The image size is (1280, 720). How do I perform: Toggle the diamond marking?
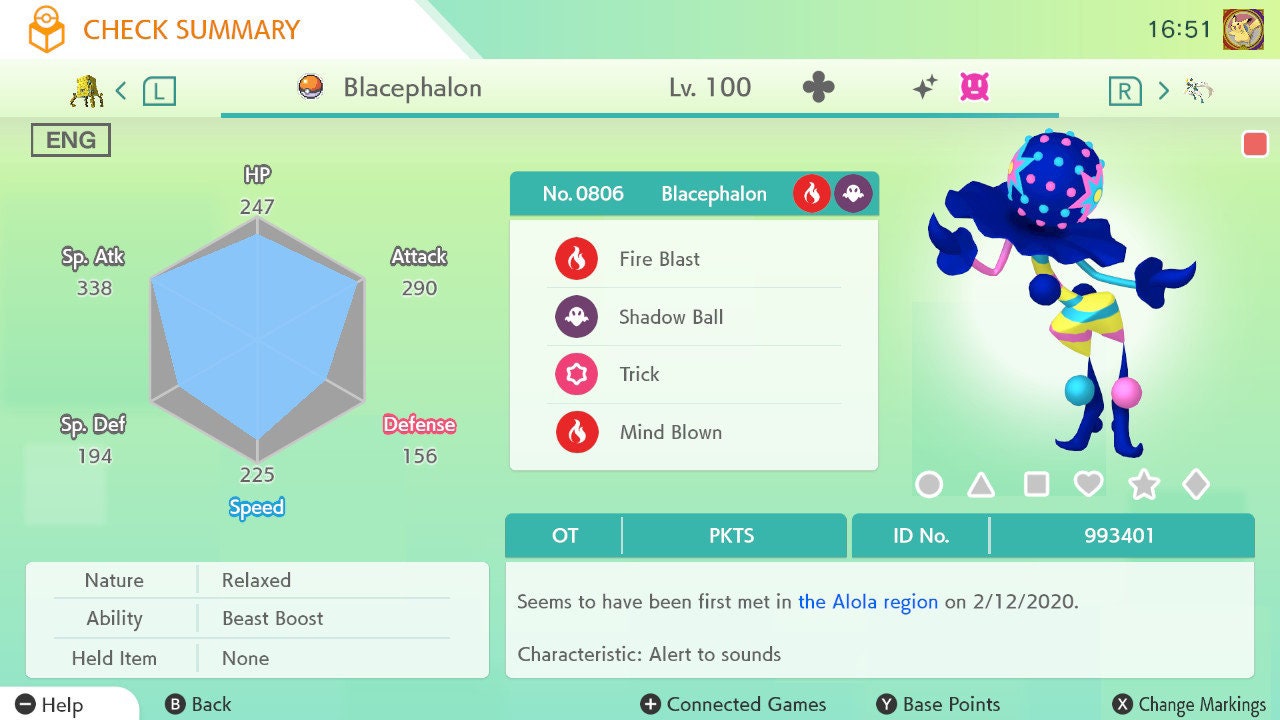point(1196,485)
